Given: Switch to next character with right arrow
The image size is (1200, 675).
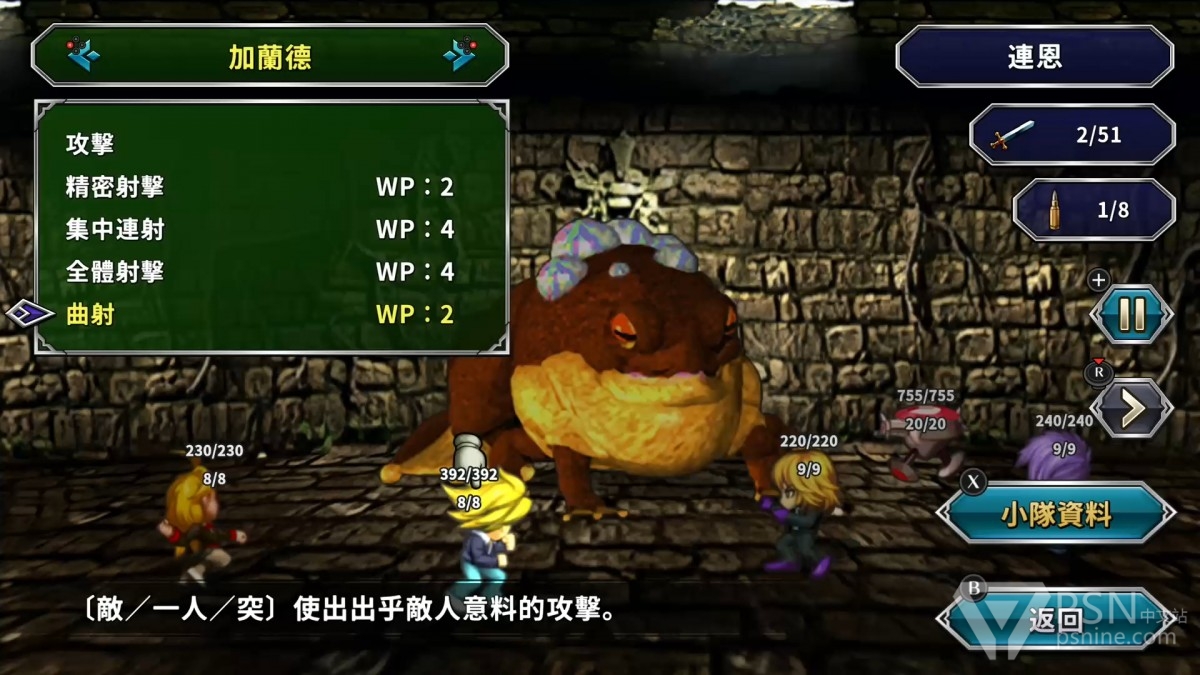Looking at the screenshot, I should [458, 55].
